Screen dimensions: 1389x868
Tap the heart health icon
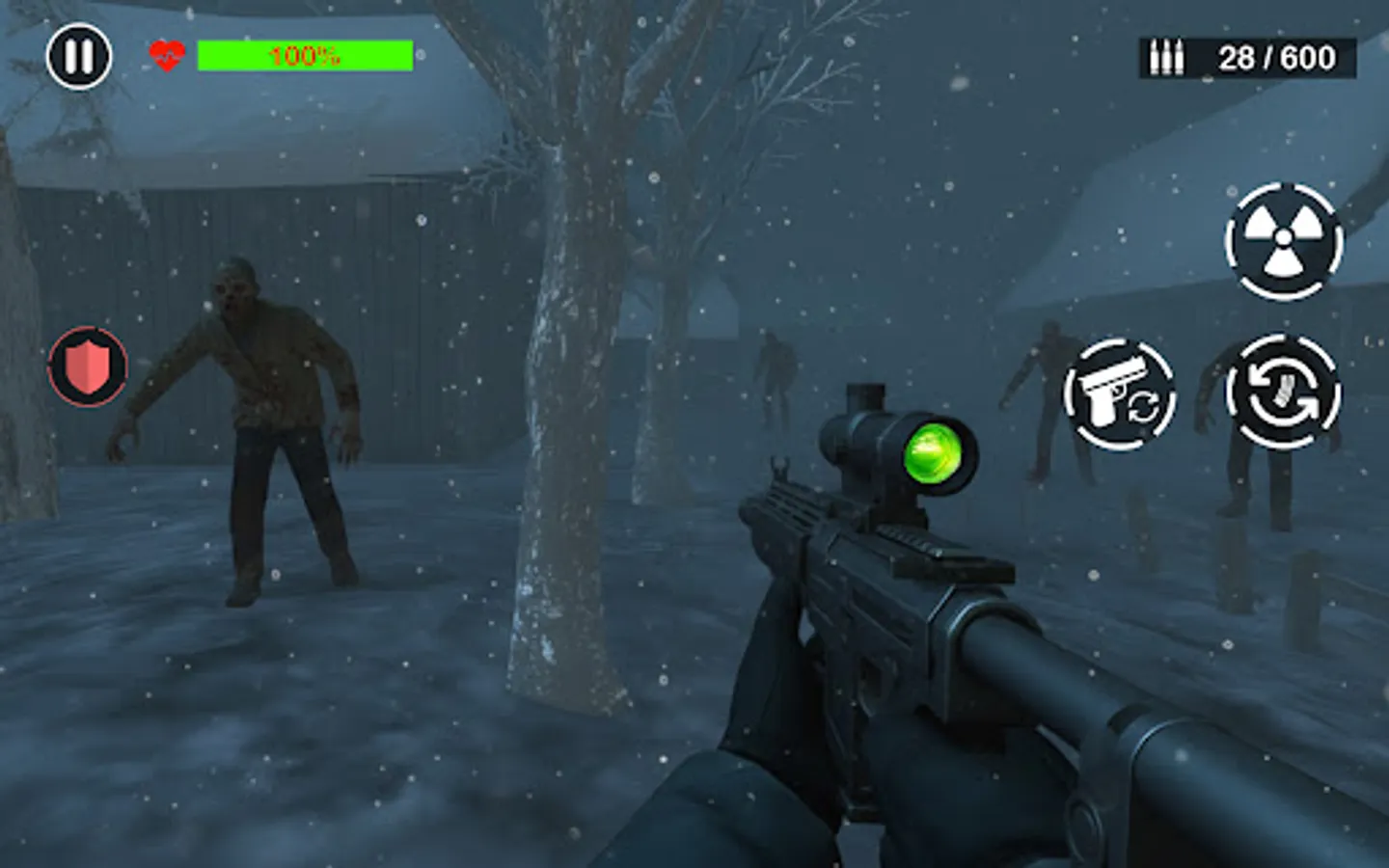165,55
